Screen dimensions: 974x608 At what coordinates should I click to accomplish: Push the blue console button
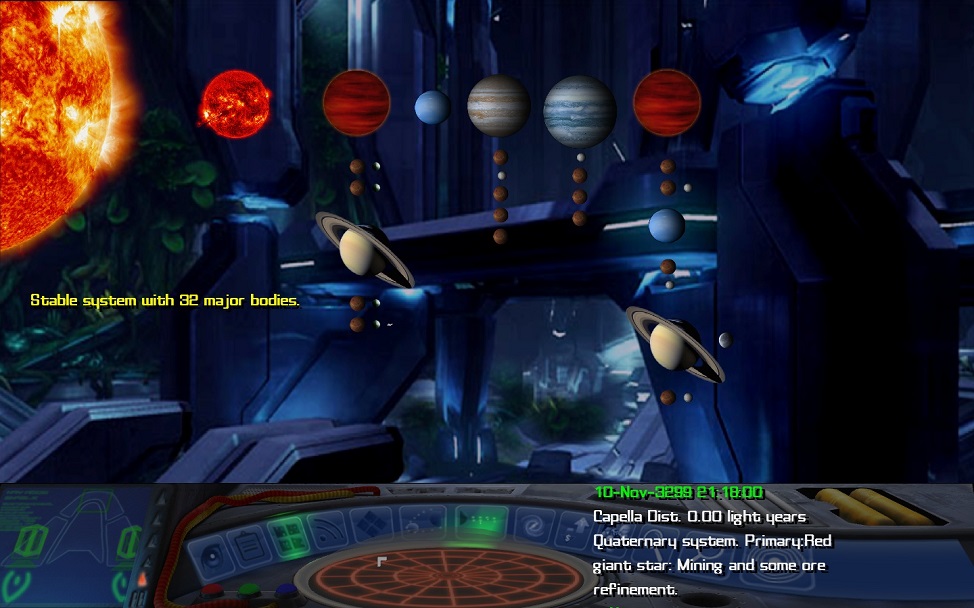pyautogui.click(x=286, y=590)
